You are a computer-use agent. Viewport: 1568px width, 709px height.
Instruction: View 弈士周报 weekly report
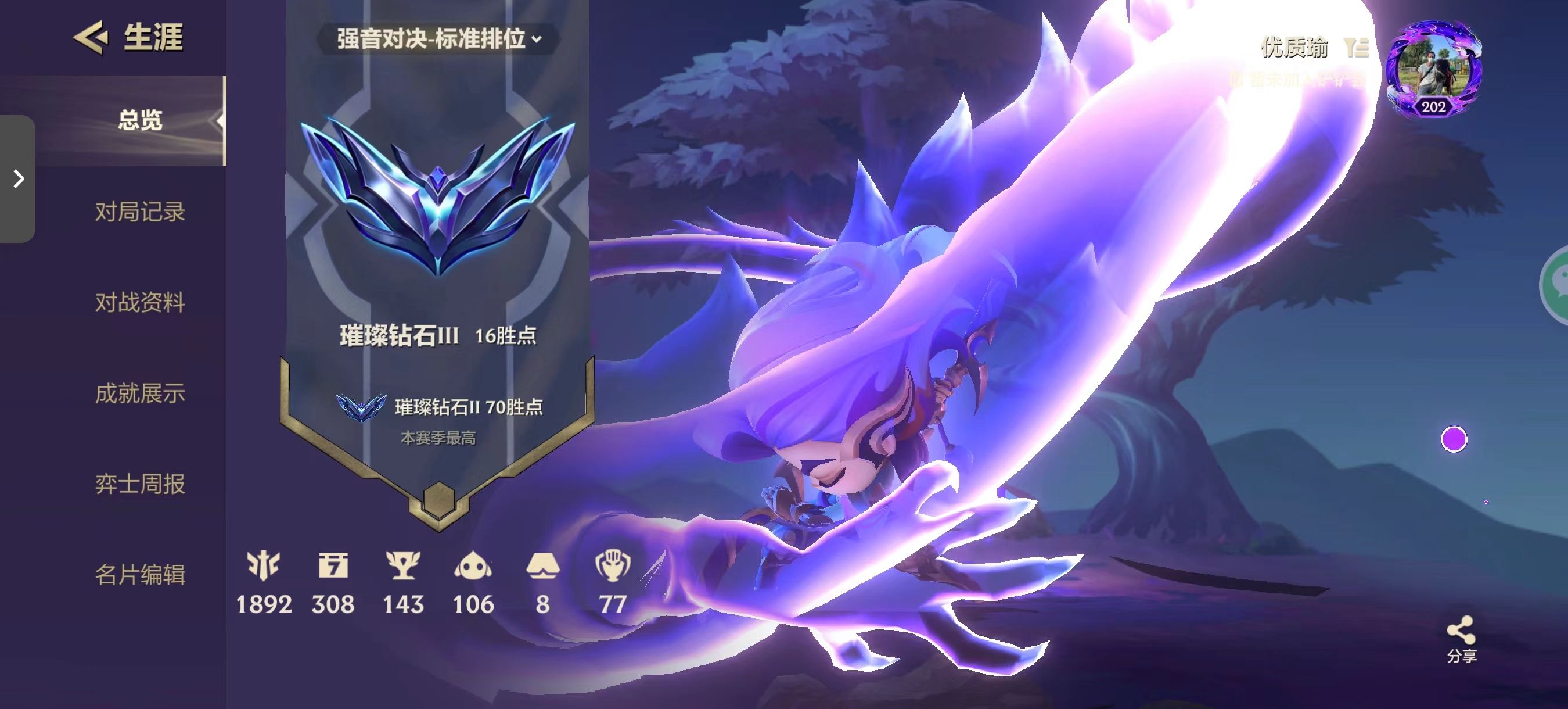140,484
